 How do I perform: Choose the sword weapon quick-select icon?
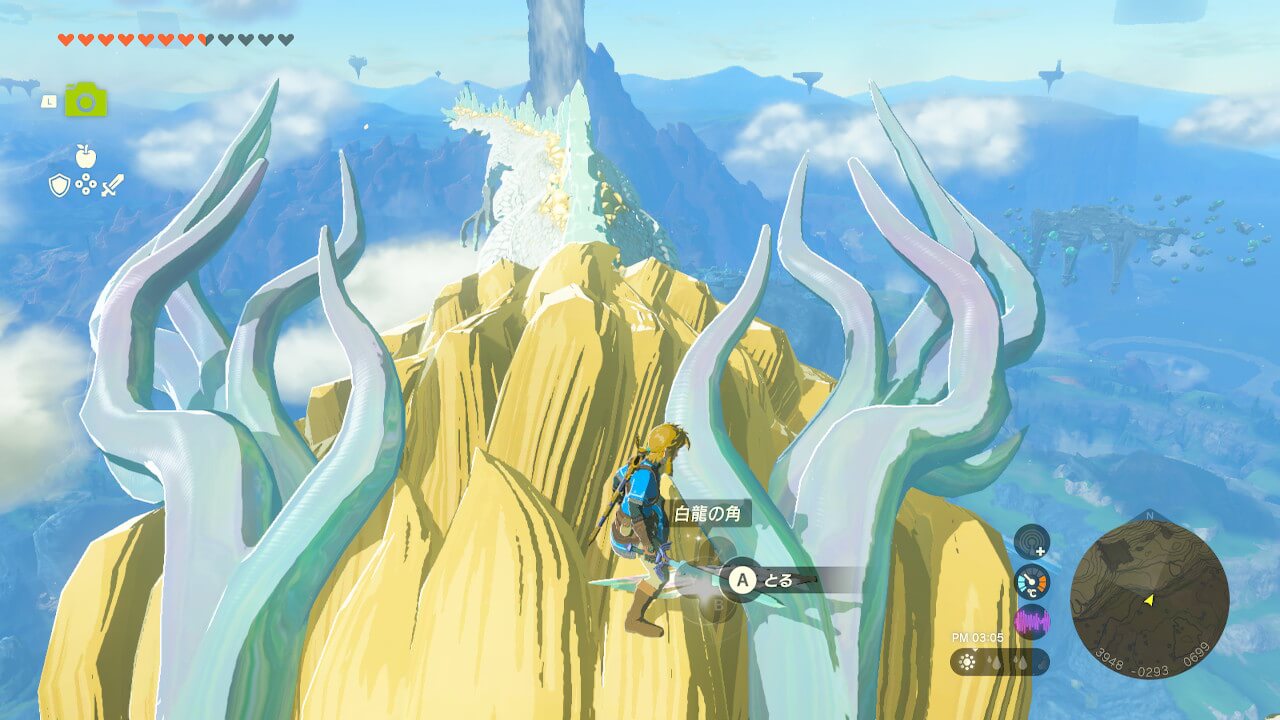point(112,185)
